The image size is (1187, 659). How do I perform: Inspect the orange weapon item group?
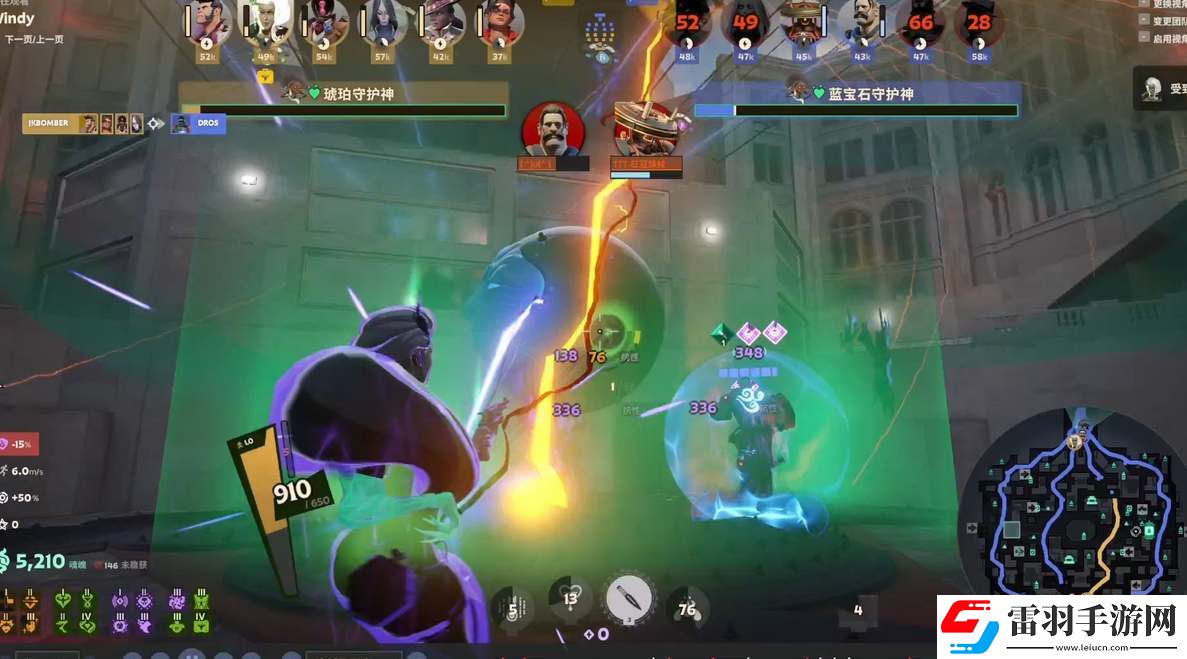pos(20,611)
